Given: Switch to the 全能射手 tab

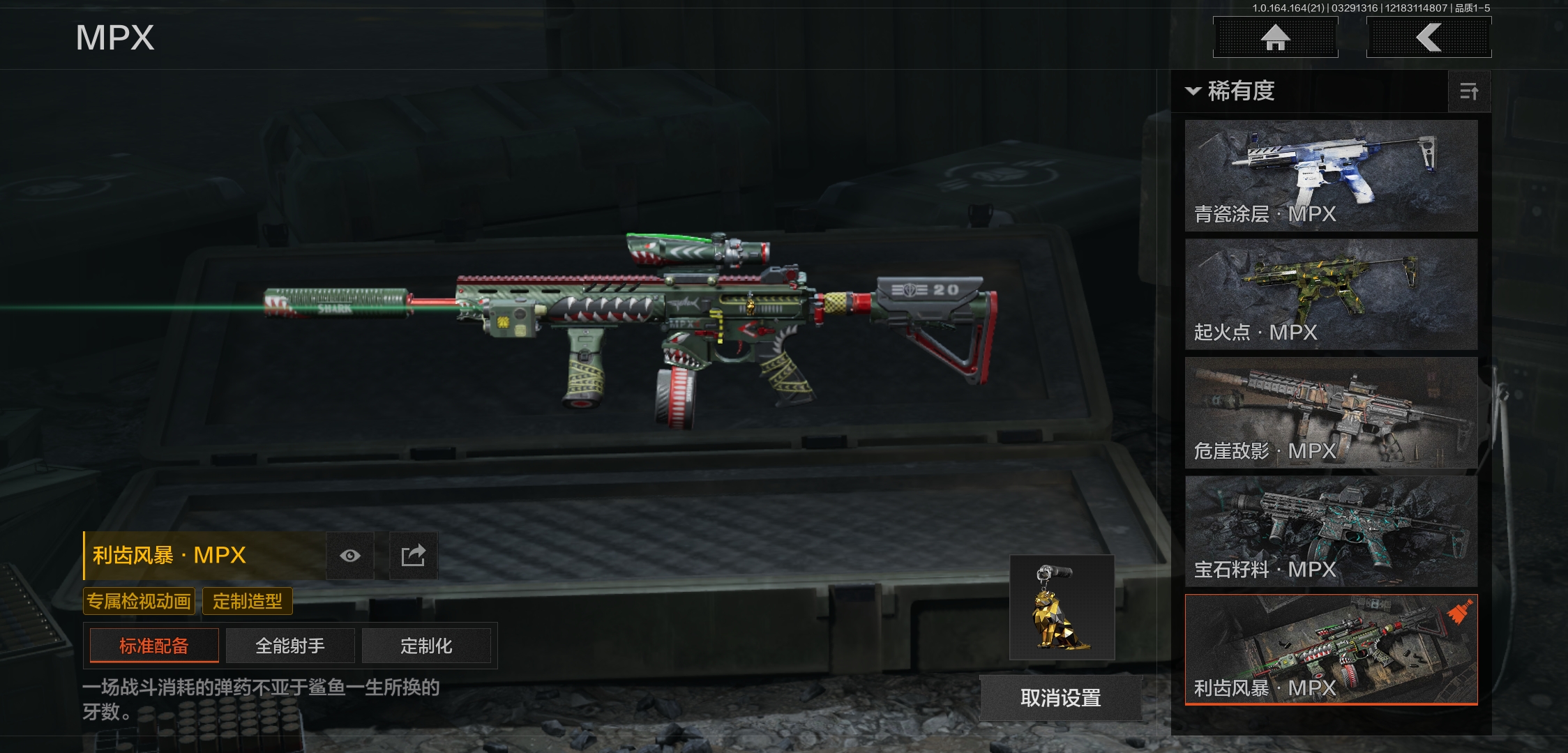Looking at the screenshot, I should (x=290, y=646).
